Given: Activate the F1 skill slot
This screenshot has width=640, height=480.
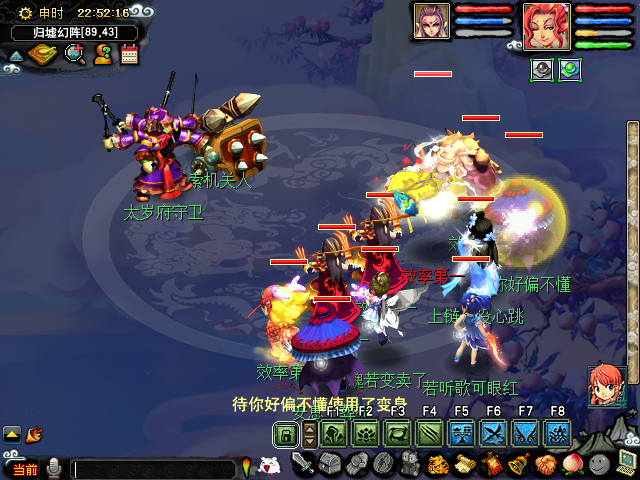Looking at the screenshot, I should (x=334, y=433).
